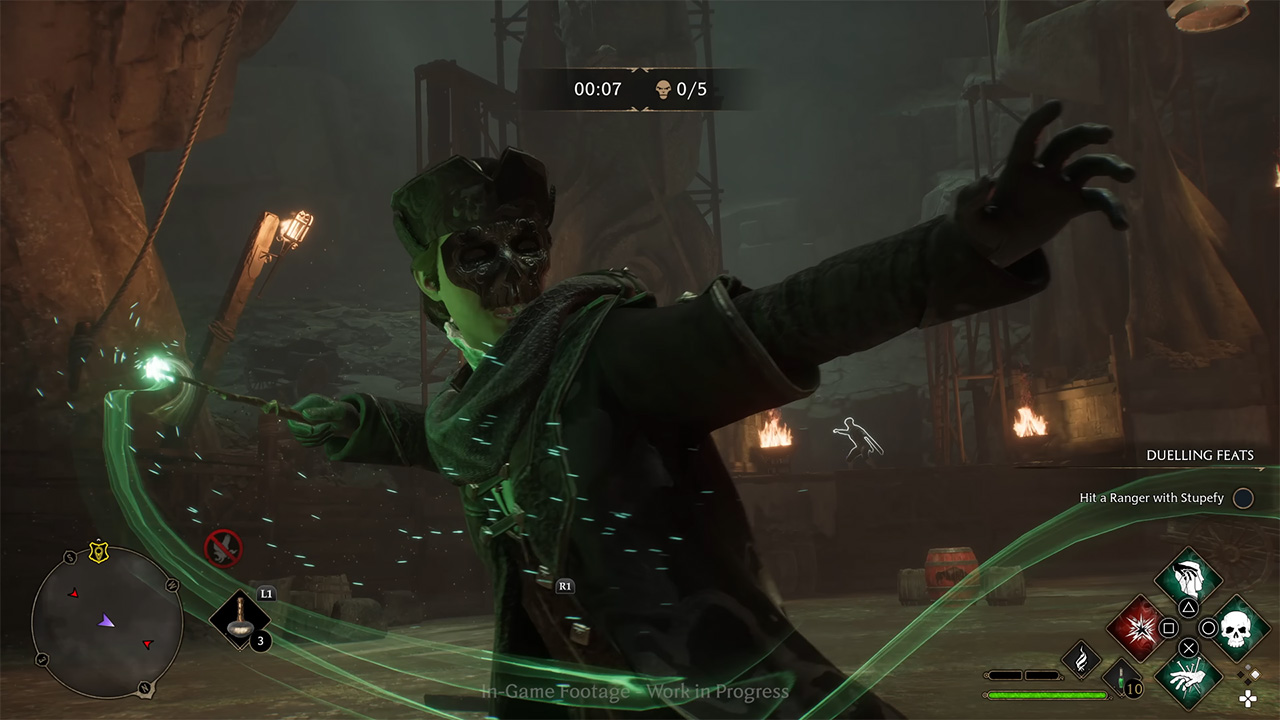
Task: Open the circular minimap
Action: pos(106,622)
